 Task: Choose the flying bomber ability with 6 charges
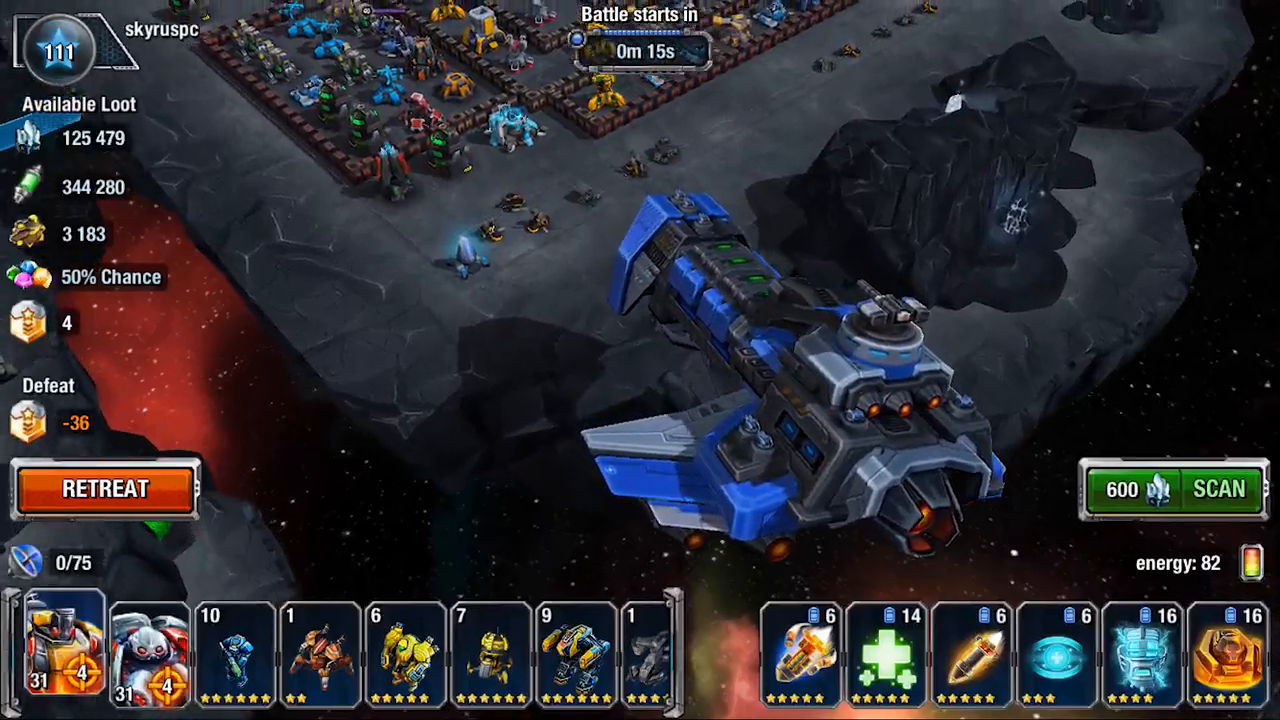801,655
